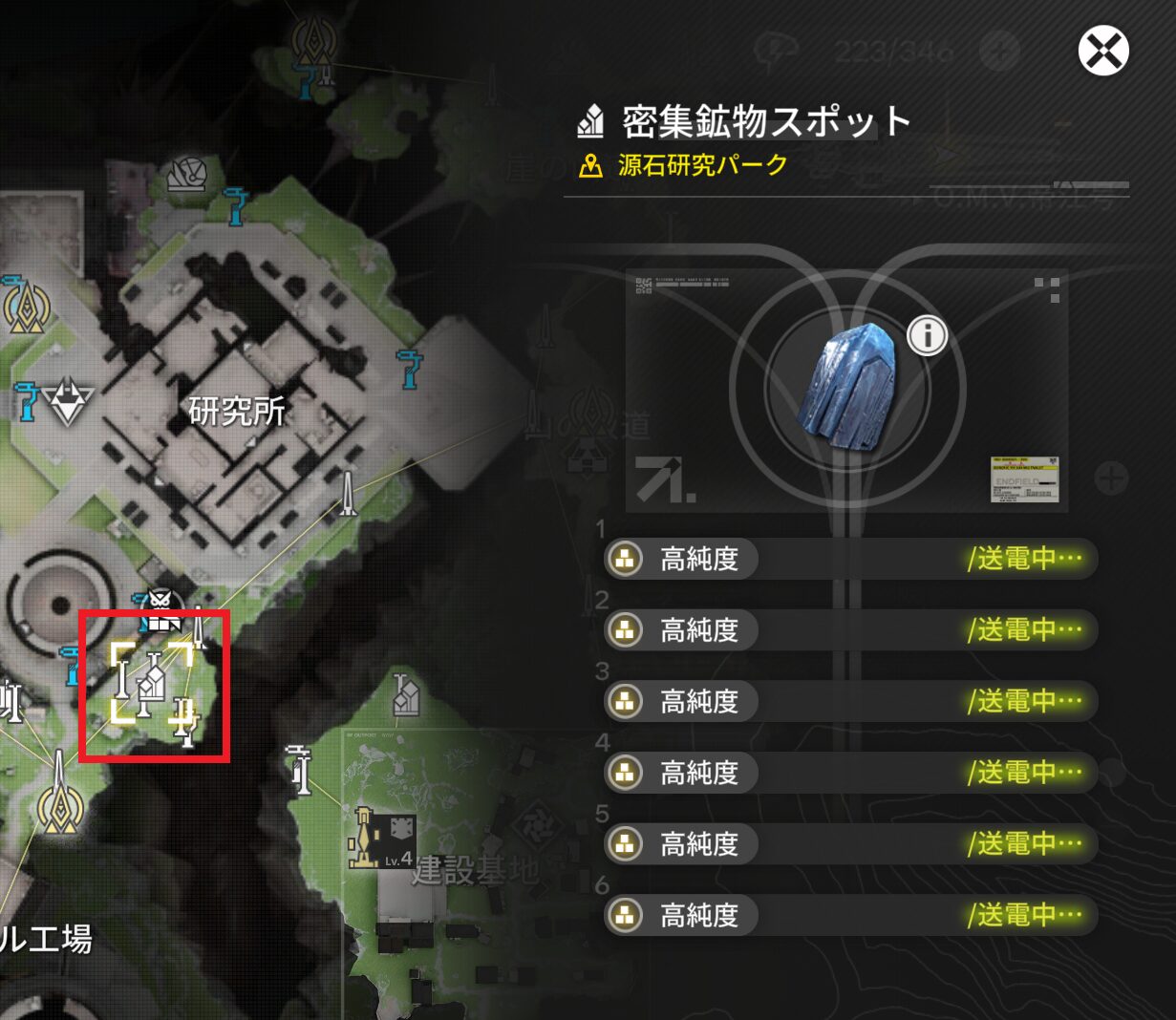Image resolution: width=1176 pixels, height=1020 pixels.
Task: Choose high-purity row number 3
Action: 850,701
